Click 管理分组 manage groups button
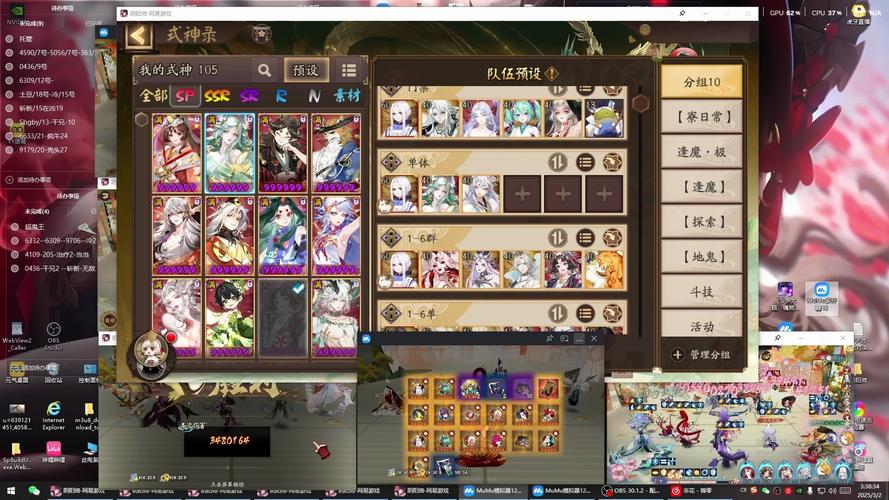Image resolution: width=889 pixels, height=500 pixels. coord(701,354)
